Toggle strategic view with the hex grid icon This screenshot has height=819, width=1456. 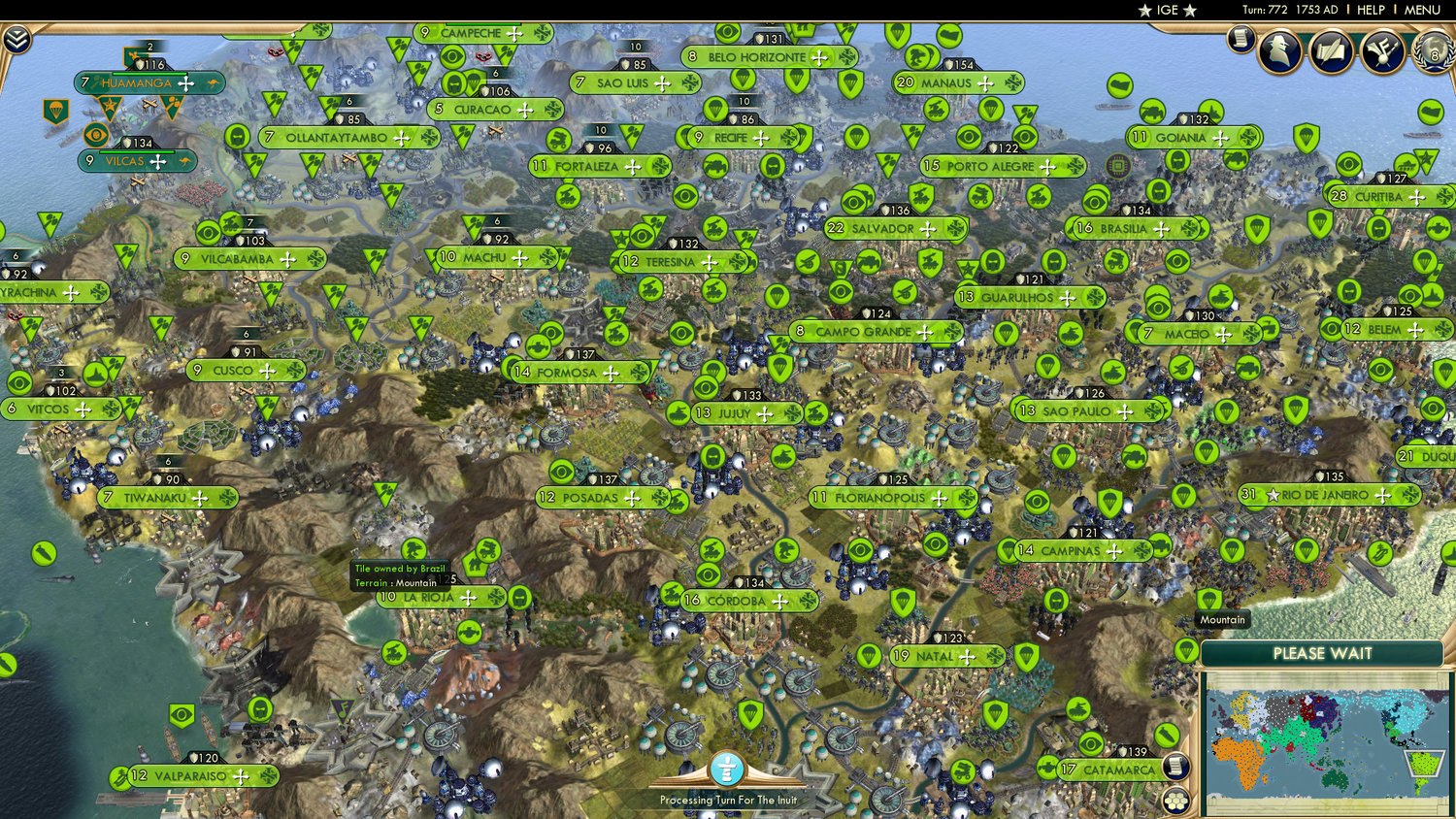tap(1175, 801)
